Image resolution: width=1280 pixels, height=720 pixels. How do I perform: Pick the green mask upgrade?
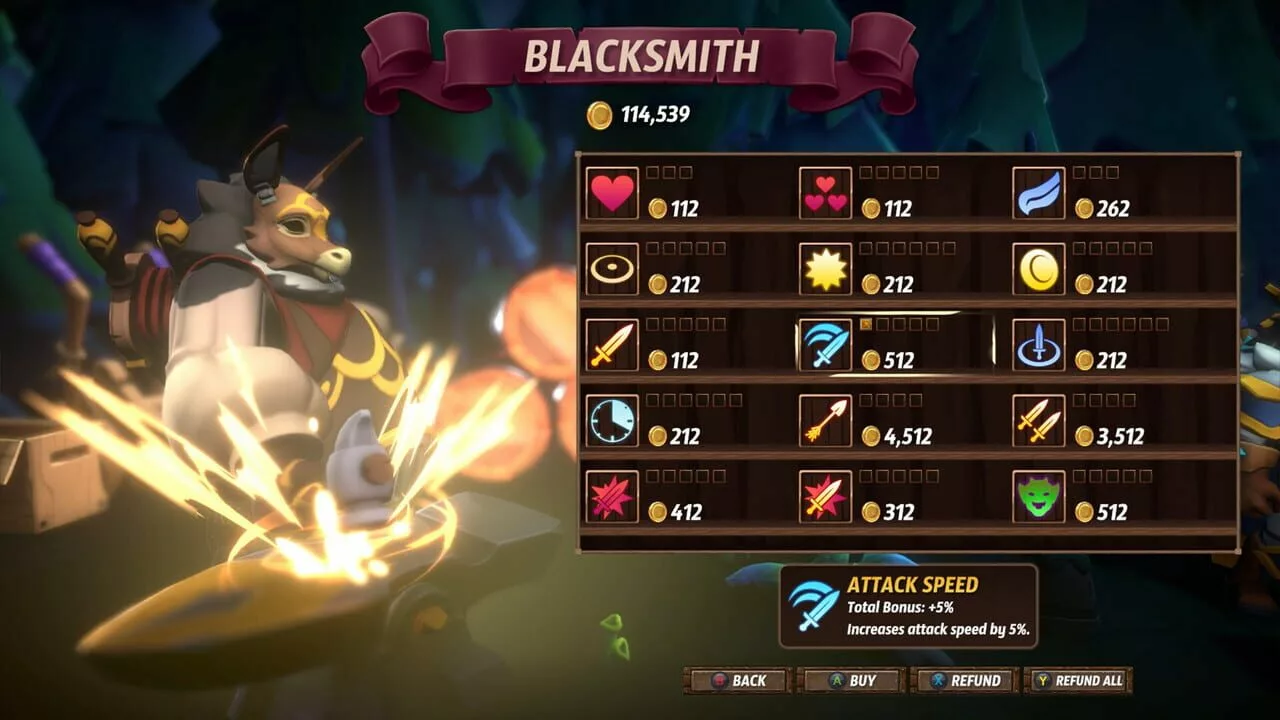[1038, 497]
